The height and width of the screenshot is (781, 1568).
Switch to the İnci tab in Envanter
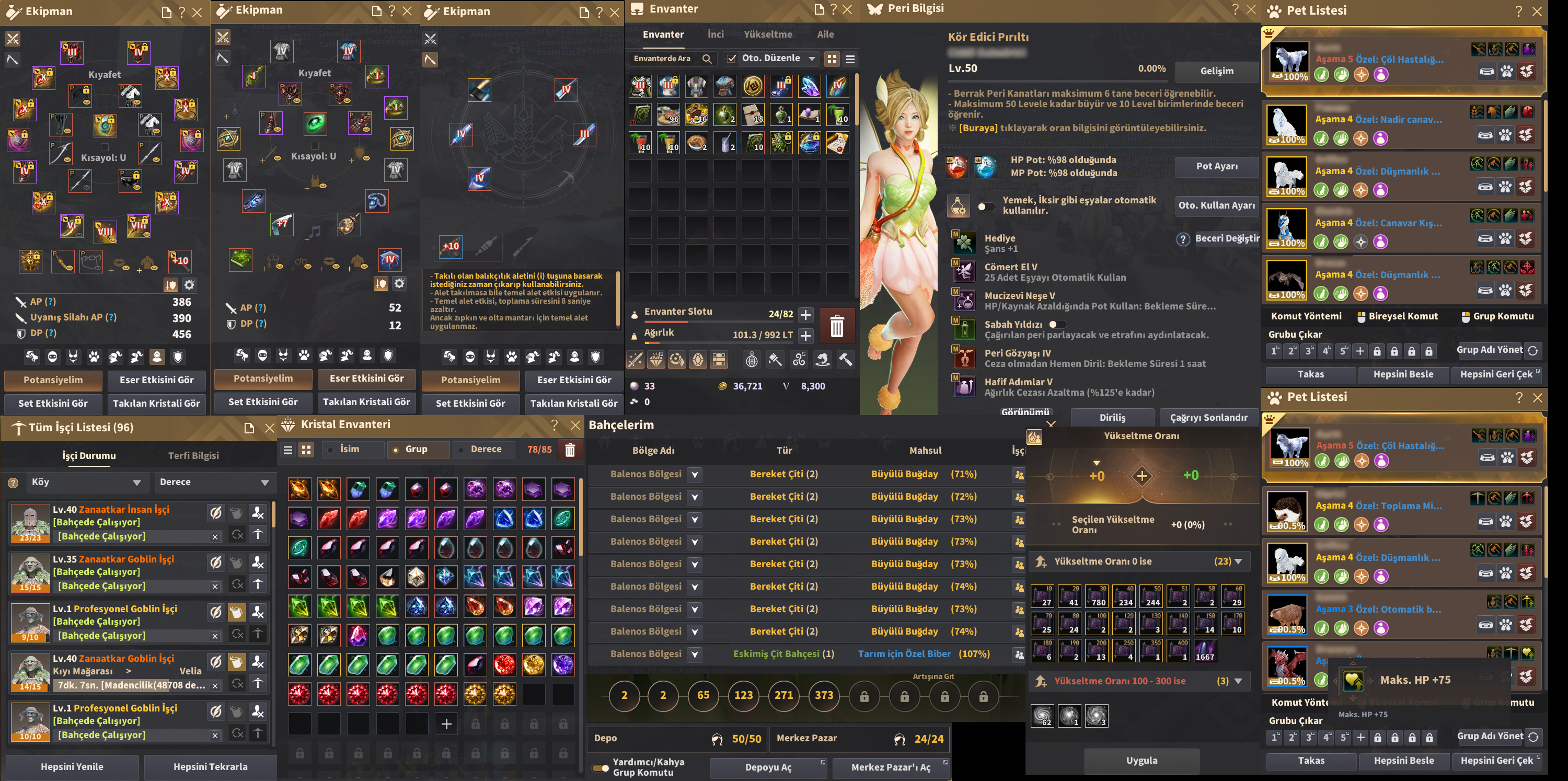click(x=716, y=35)
